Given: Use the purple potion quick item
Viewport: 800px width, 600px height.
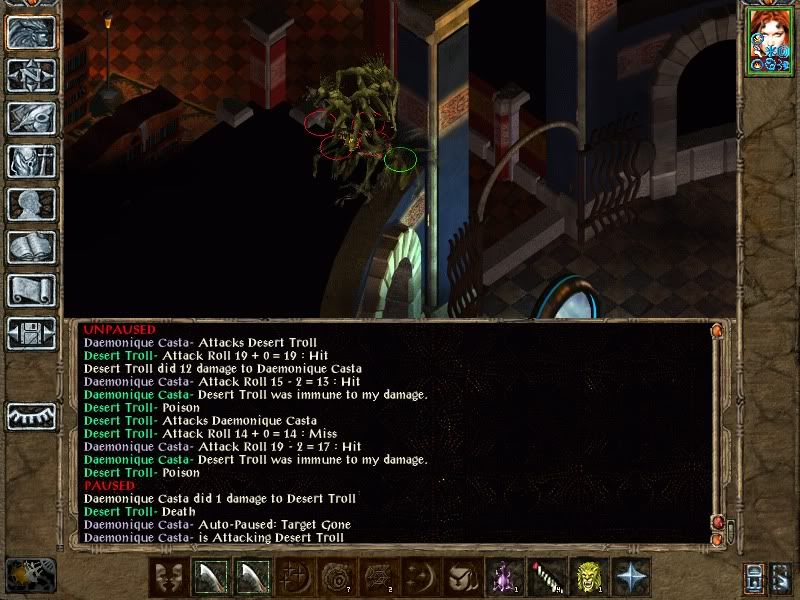Looking at the screenshot, I should click(x=503, y=577).
